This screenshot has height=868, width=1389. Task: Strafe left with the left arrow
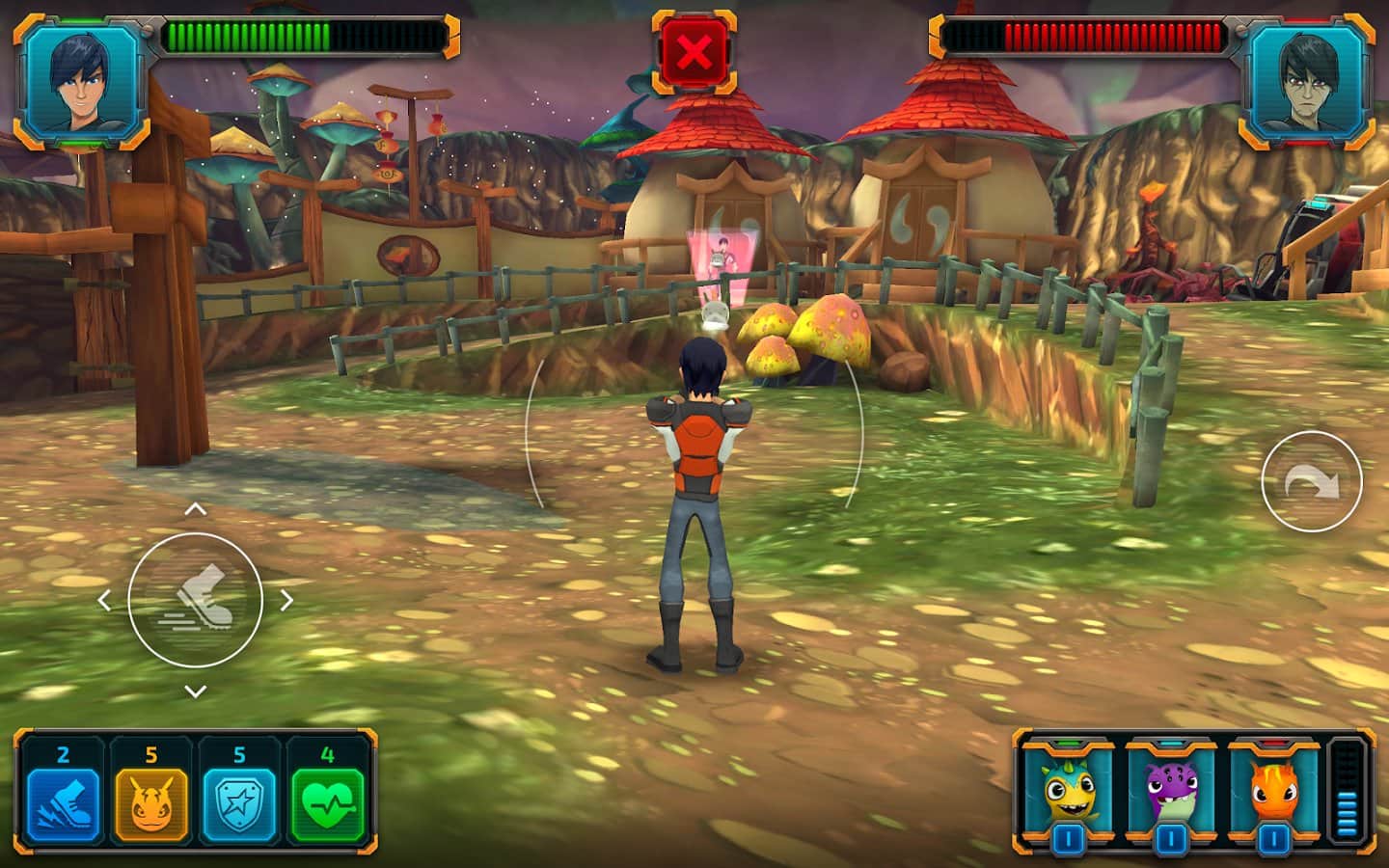(x=105, y=600)
